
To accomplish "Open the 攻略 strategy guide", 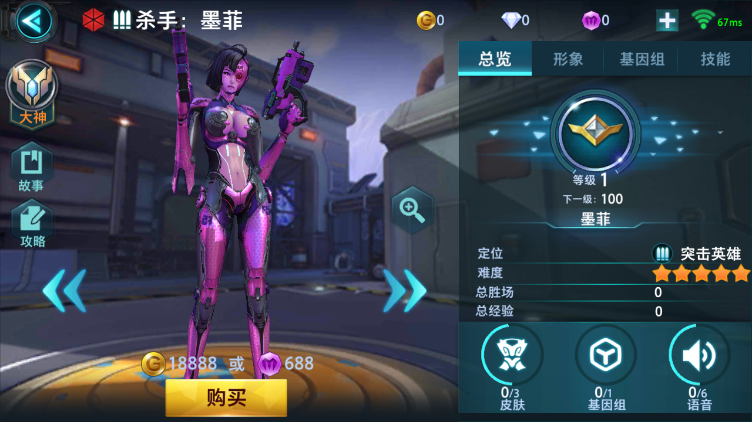I will tap(31, 222).
